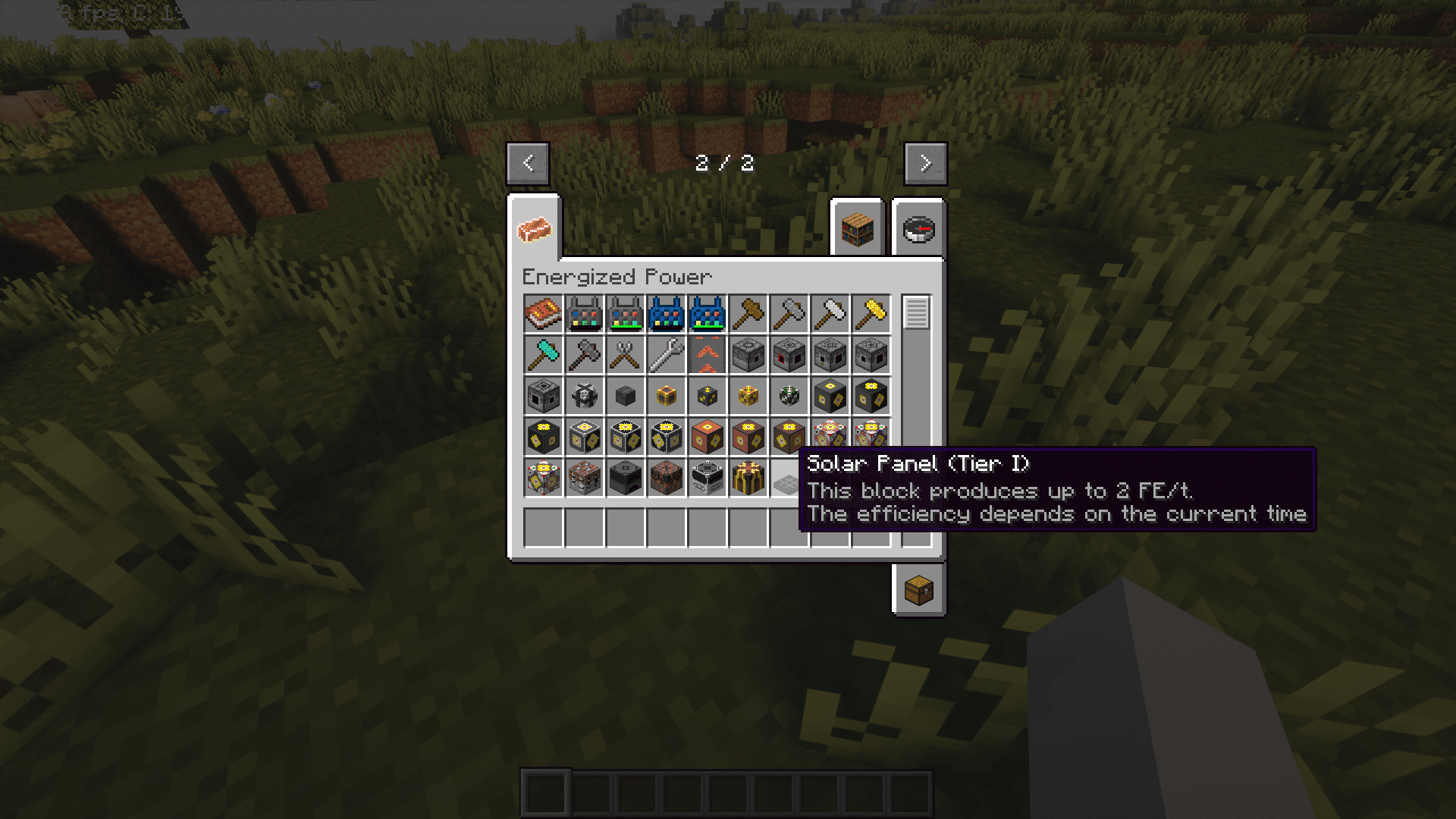Click the creative inventory scrollbar handle
Screen dimensions: 1456x819
point(916,313)
